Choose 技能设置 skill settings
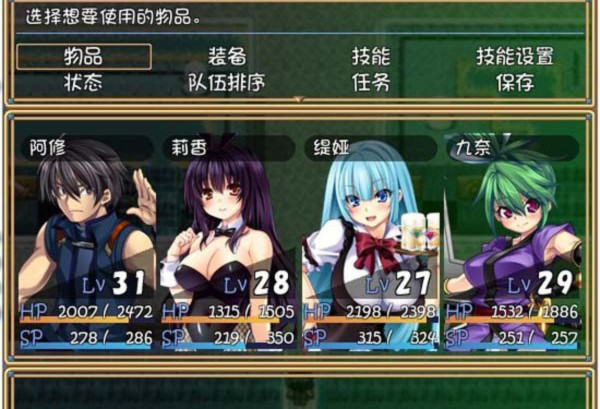The image size is (600, 409). (x=514, y=57)
